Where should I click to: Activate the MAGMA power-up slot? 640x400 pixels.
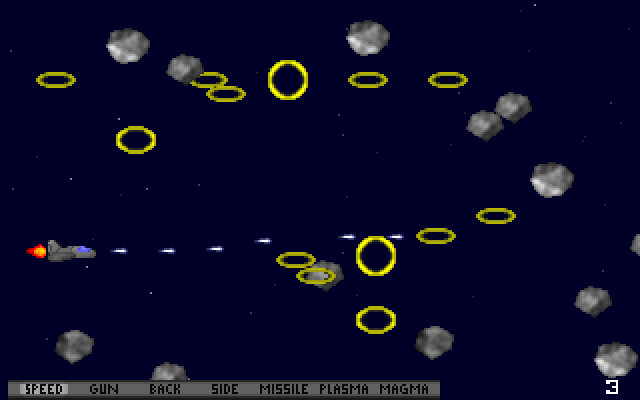coord(404,389)
